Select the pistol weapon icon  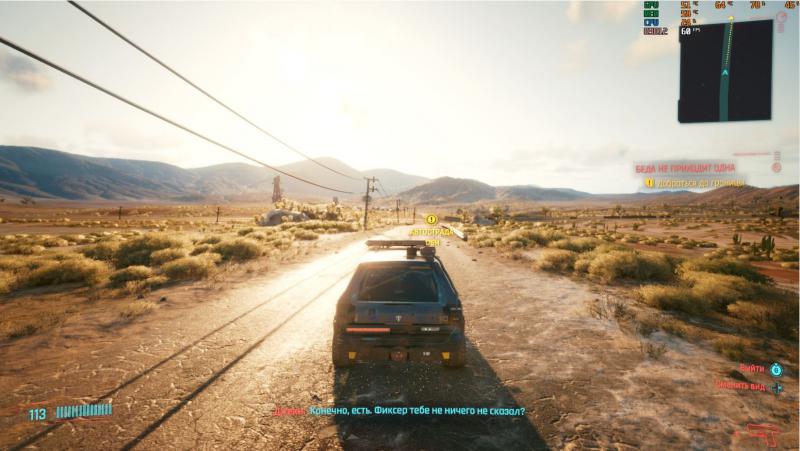tap(762, 433)
